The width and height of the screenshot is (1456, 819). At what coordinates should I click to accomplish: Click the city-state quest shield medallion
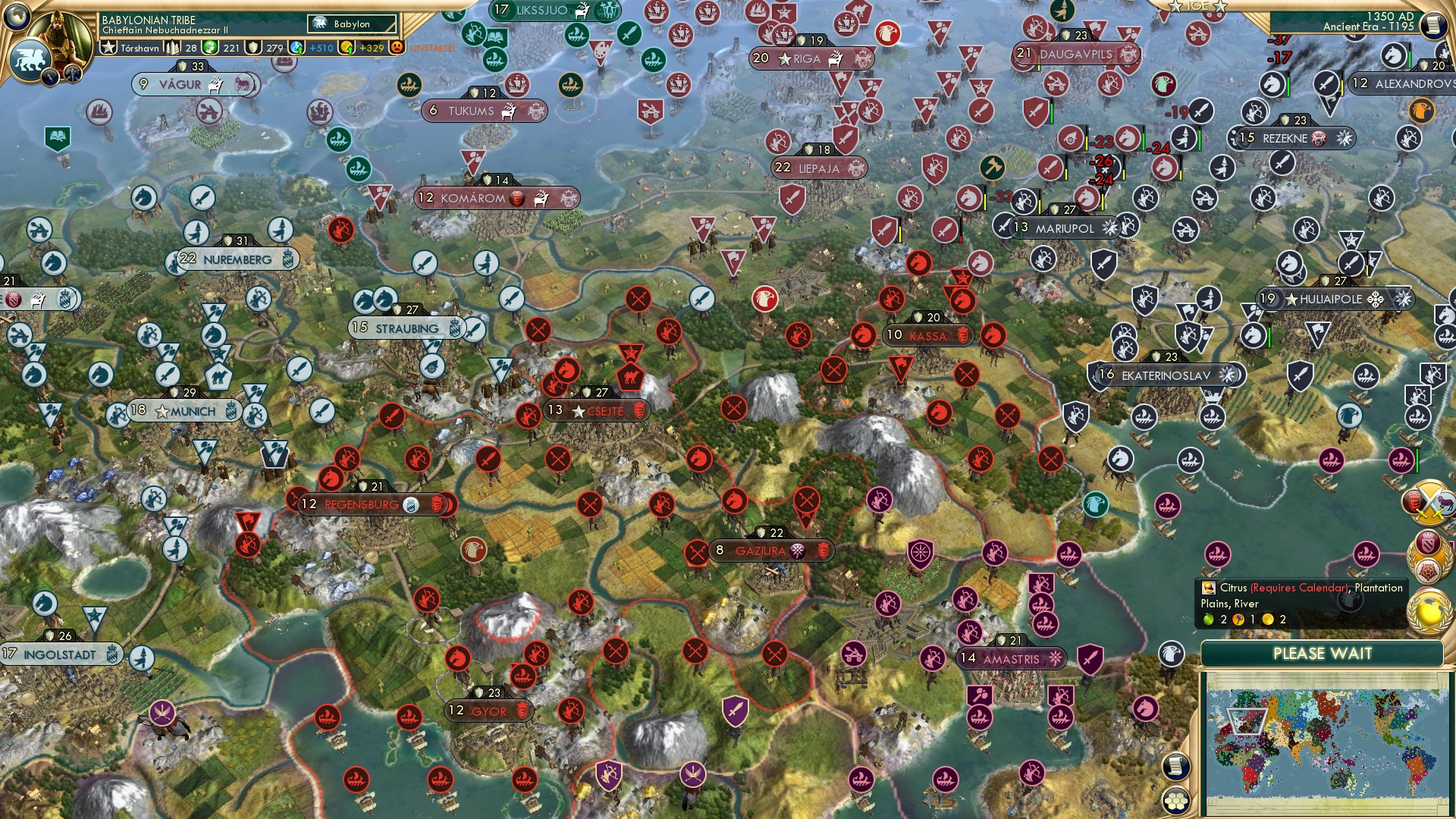[1427, 556]
